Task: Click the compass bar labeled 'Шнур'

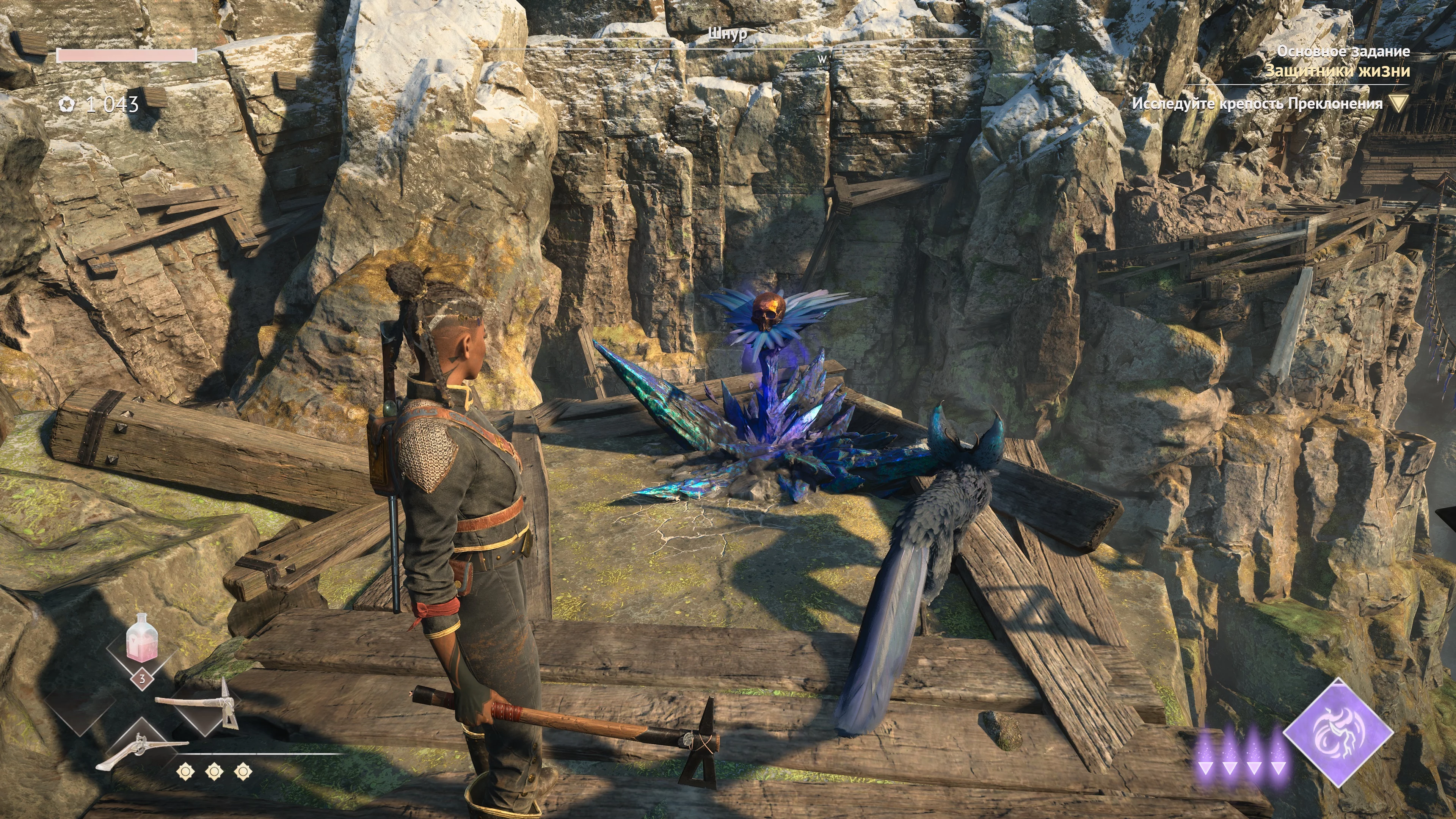Action: 728,35
